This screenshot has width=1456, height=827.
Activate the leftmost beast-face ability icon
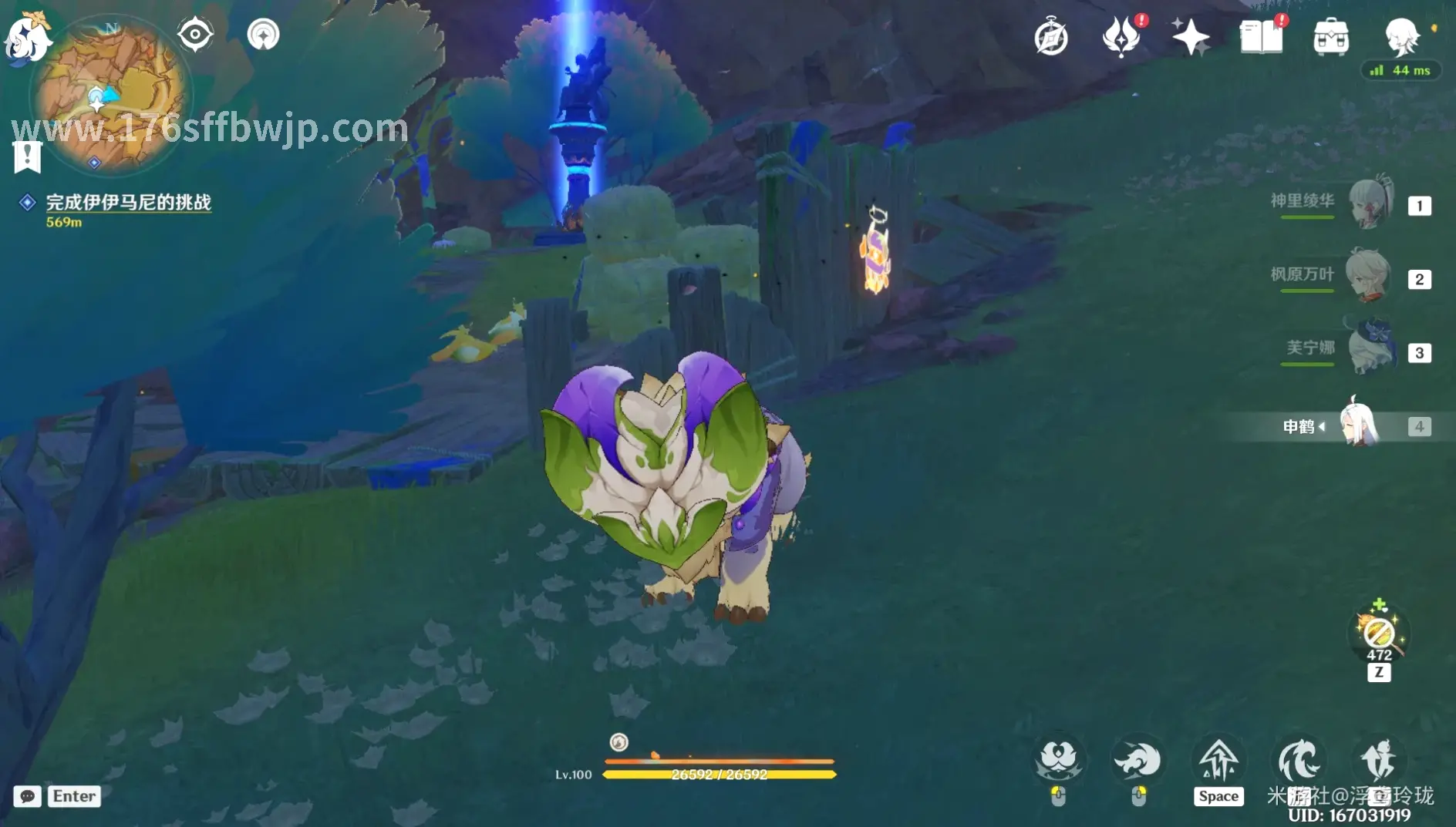coord(1059,760)
